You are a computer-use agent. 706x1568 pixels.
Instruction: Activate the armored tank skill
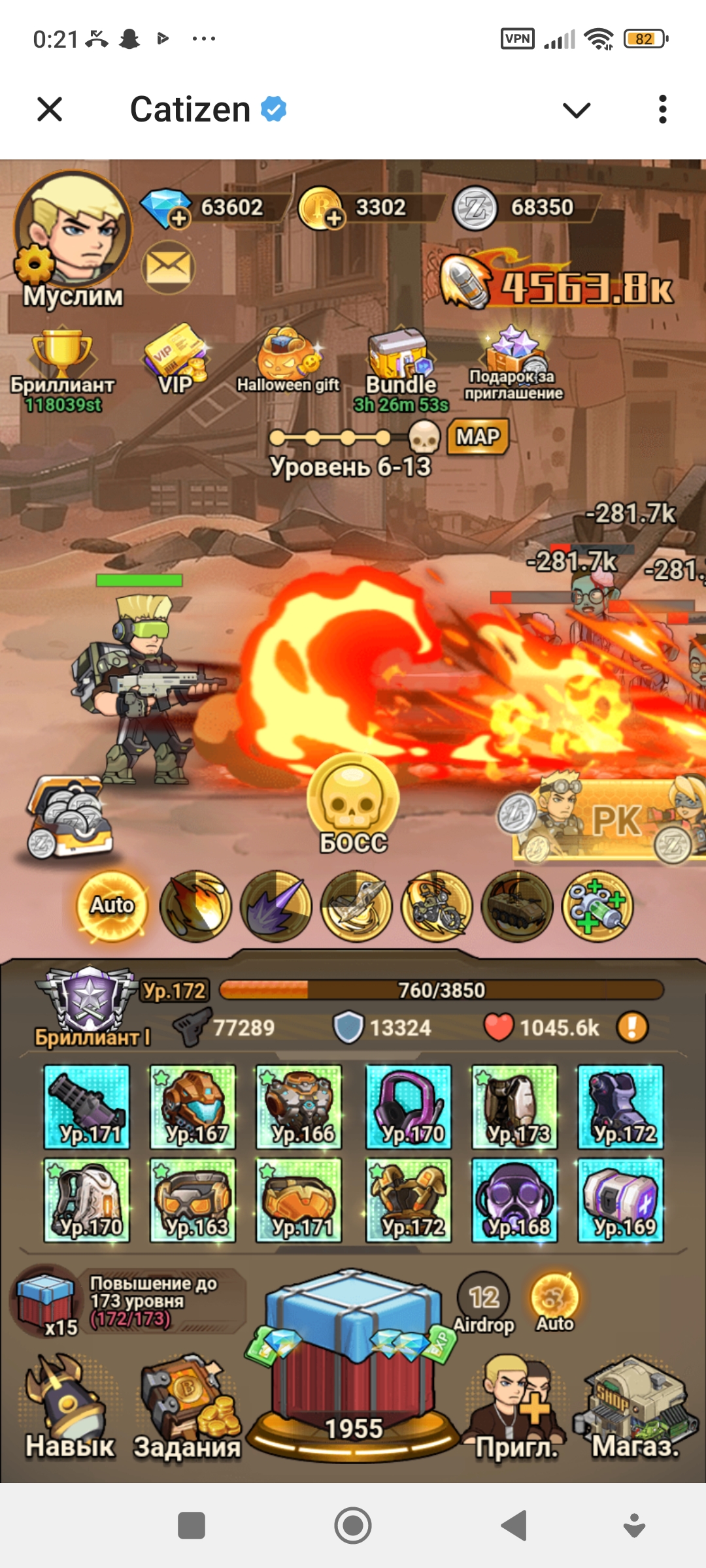coord(517,906)
